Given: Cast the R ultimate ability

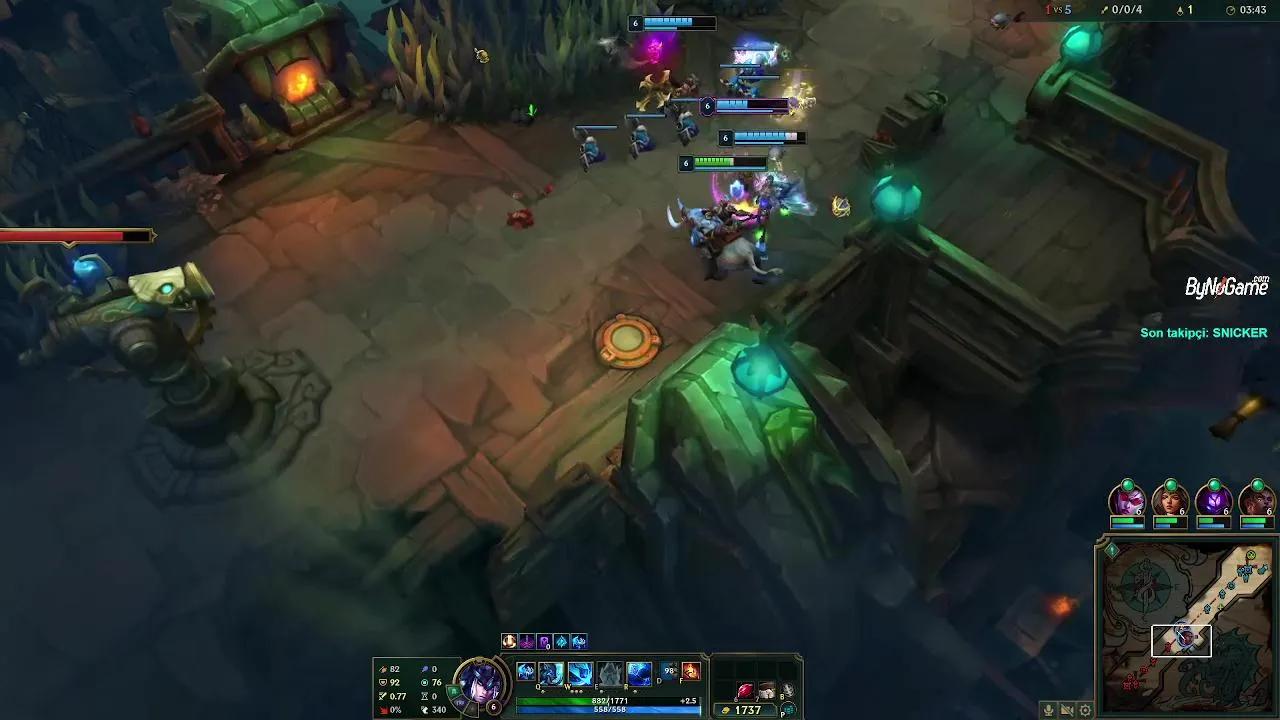Looking at the screenshot, I should (638, 672).
